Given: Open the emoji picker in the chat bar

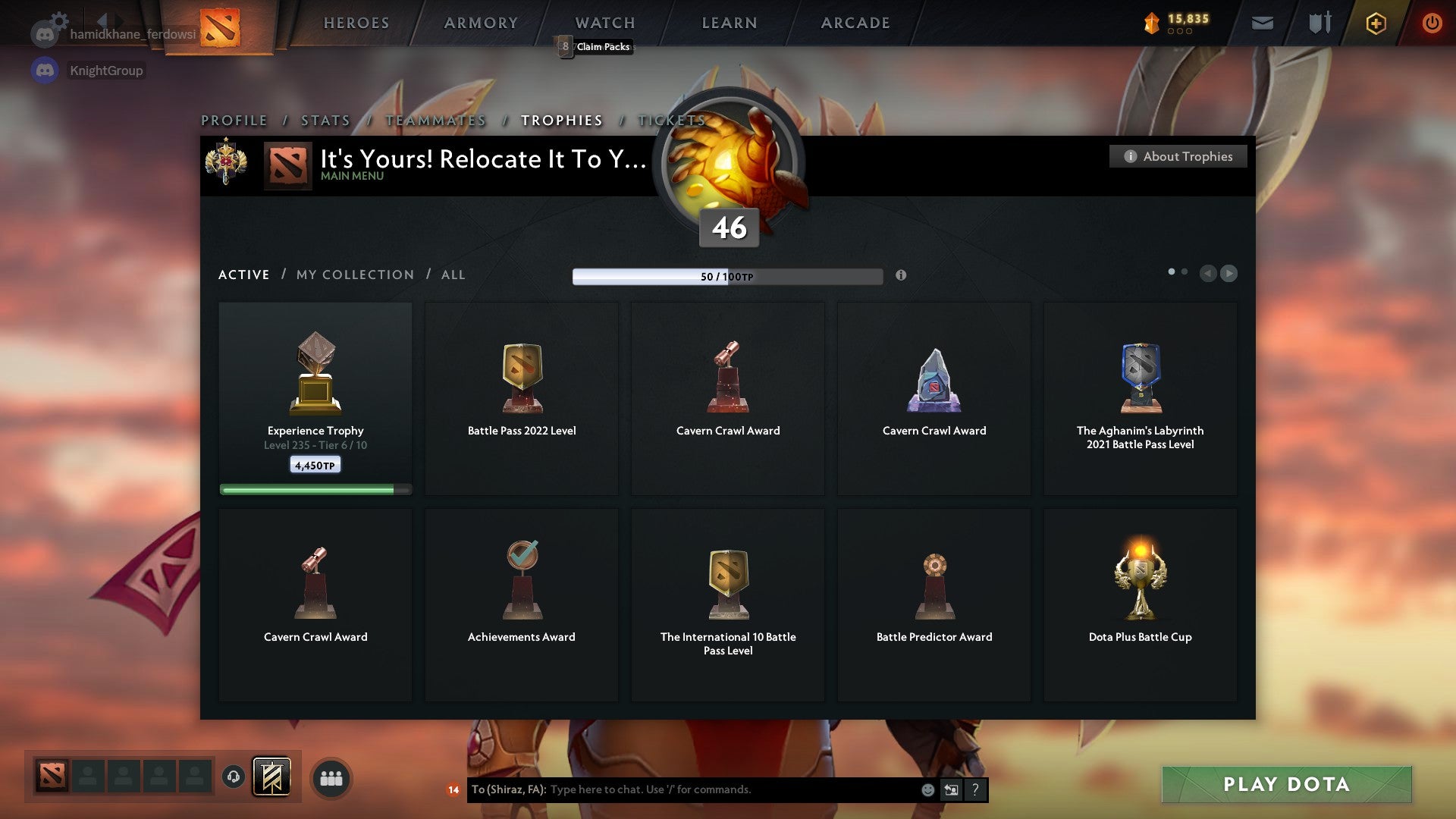Looking at the screenshot, I should click(929, 789).
